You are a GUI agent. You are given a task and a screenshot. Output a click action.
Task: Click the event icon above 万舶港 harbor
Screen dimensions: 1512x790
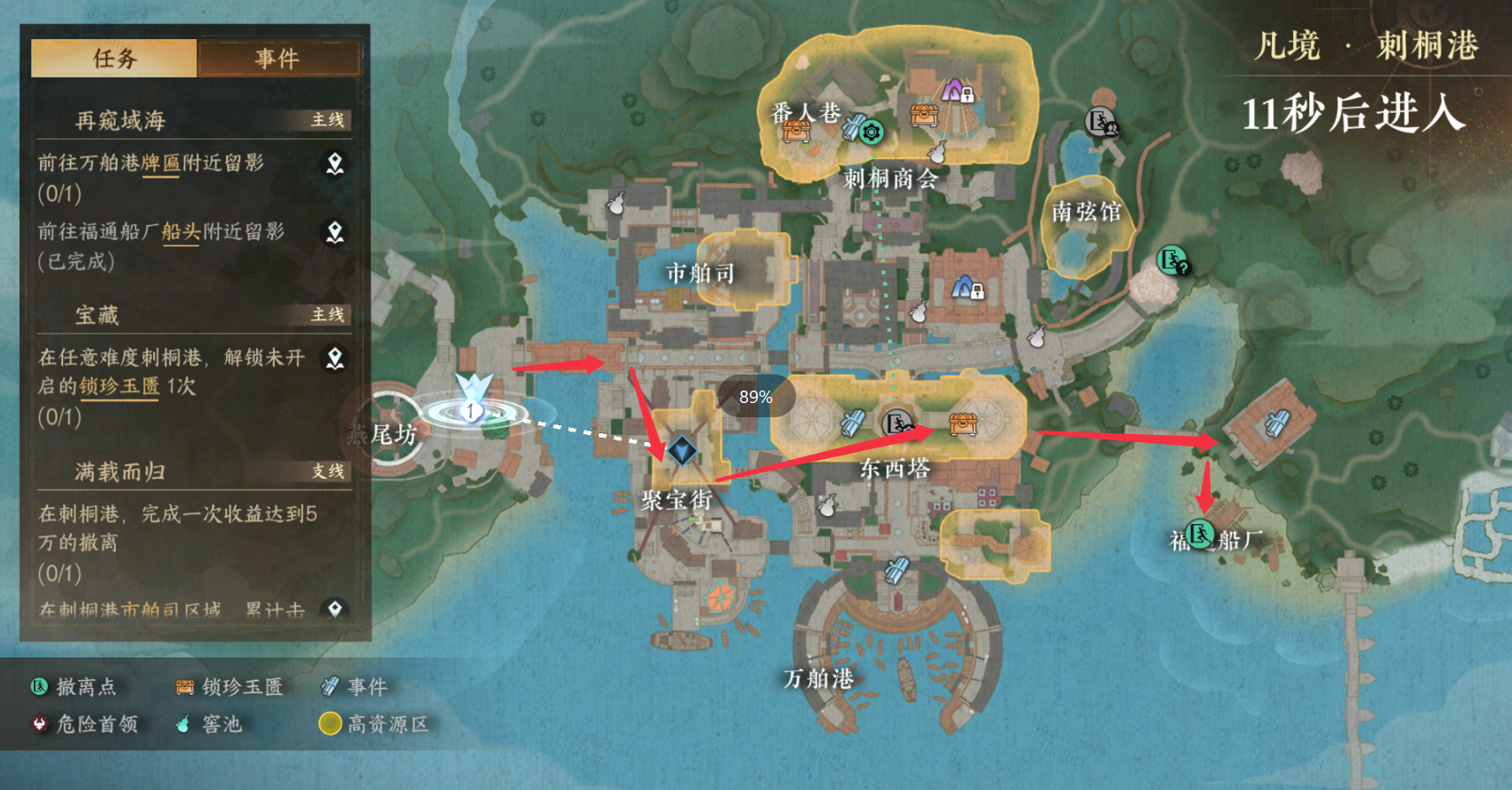click(x=897, y=569)
